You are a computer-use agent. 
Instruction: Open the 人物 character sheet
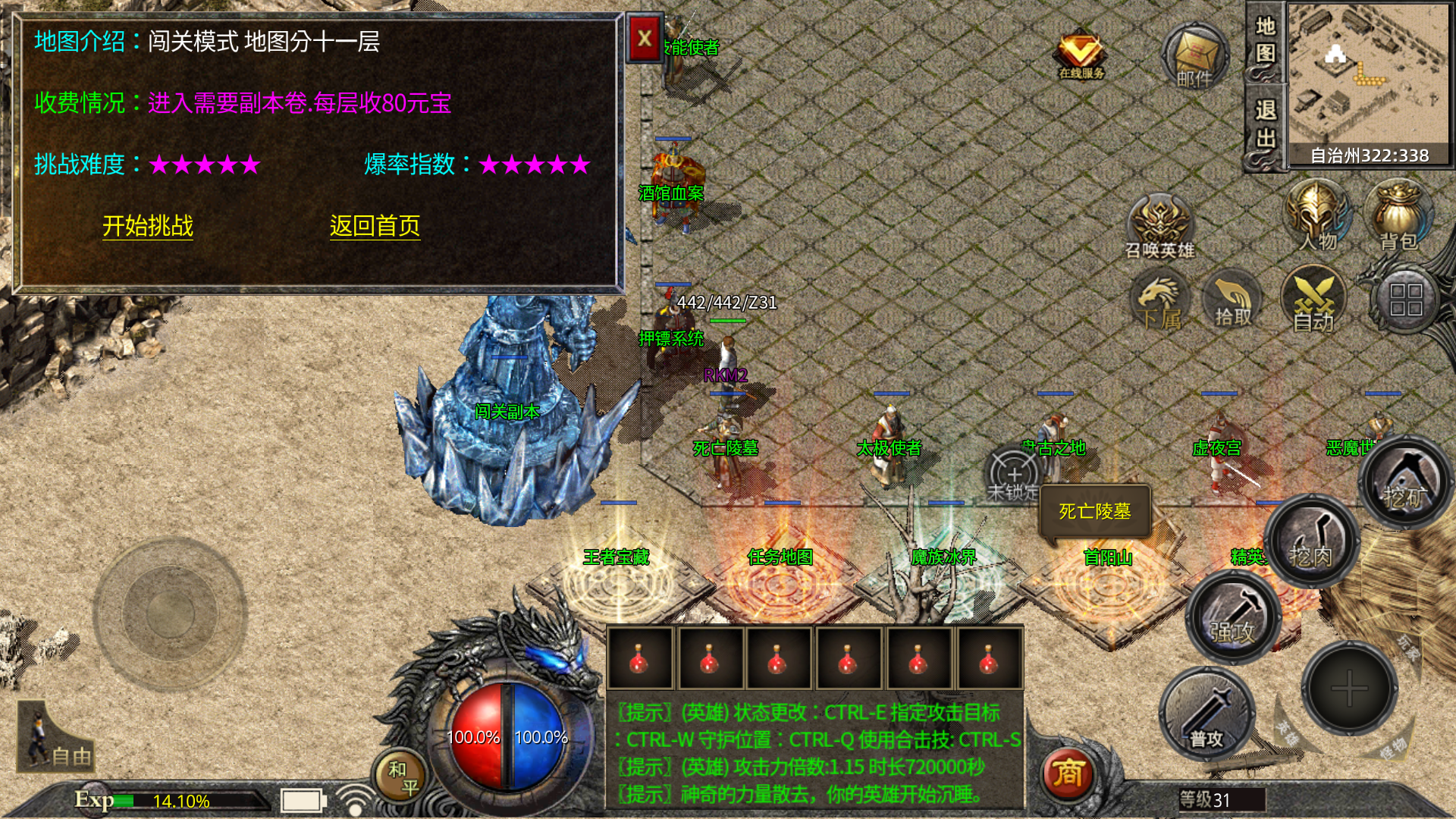1317,216
